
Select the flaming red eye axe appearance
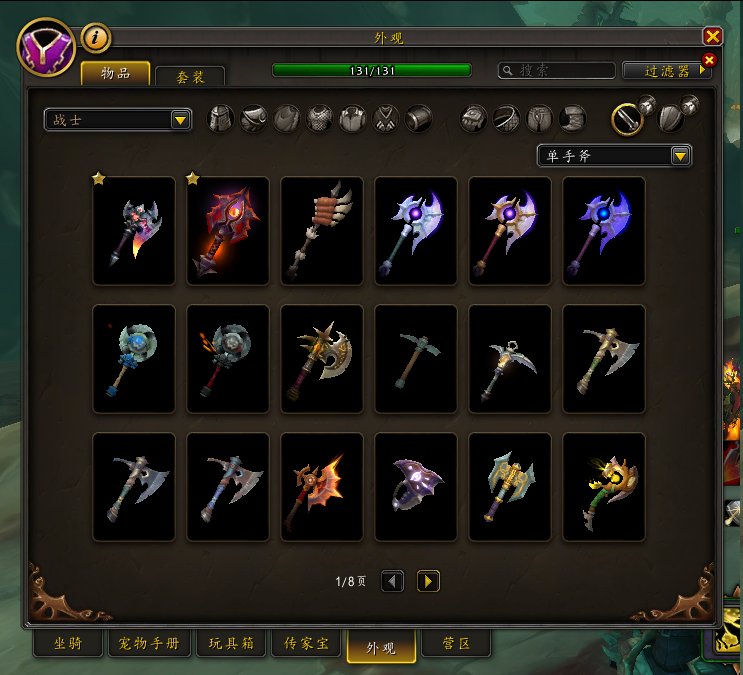[x=228, y=231]
